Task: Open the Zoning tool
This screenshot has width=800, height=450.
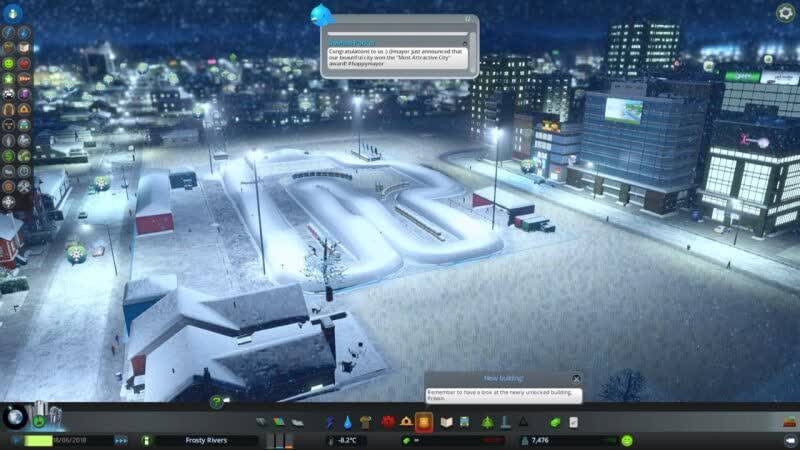Action: [280, 422]
